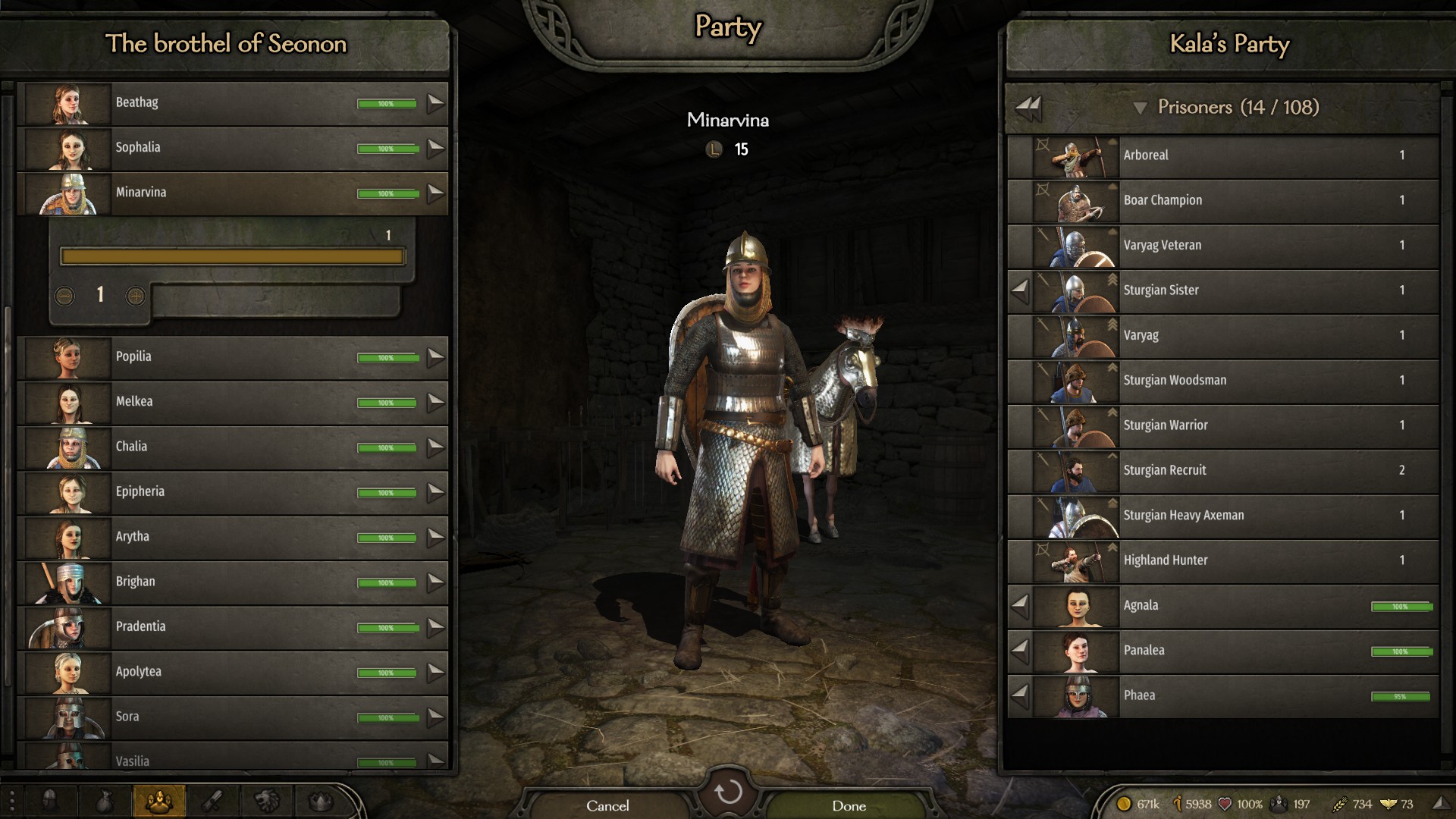This screenshot has height=819, width=1456.
Task: Open the inventory helmet icon
Action: (x=50, y=800)
